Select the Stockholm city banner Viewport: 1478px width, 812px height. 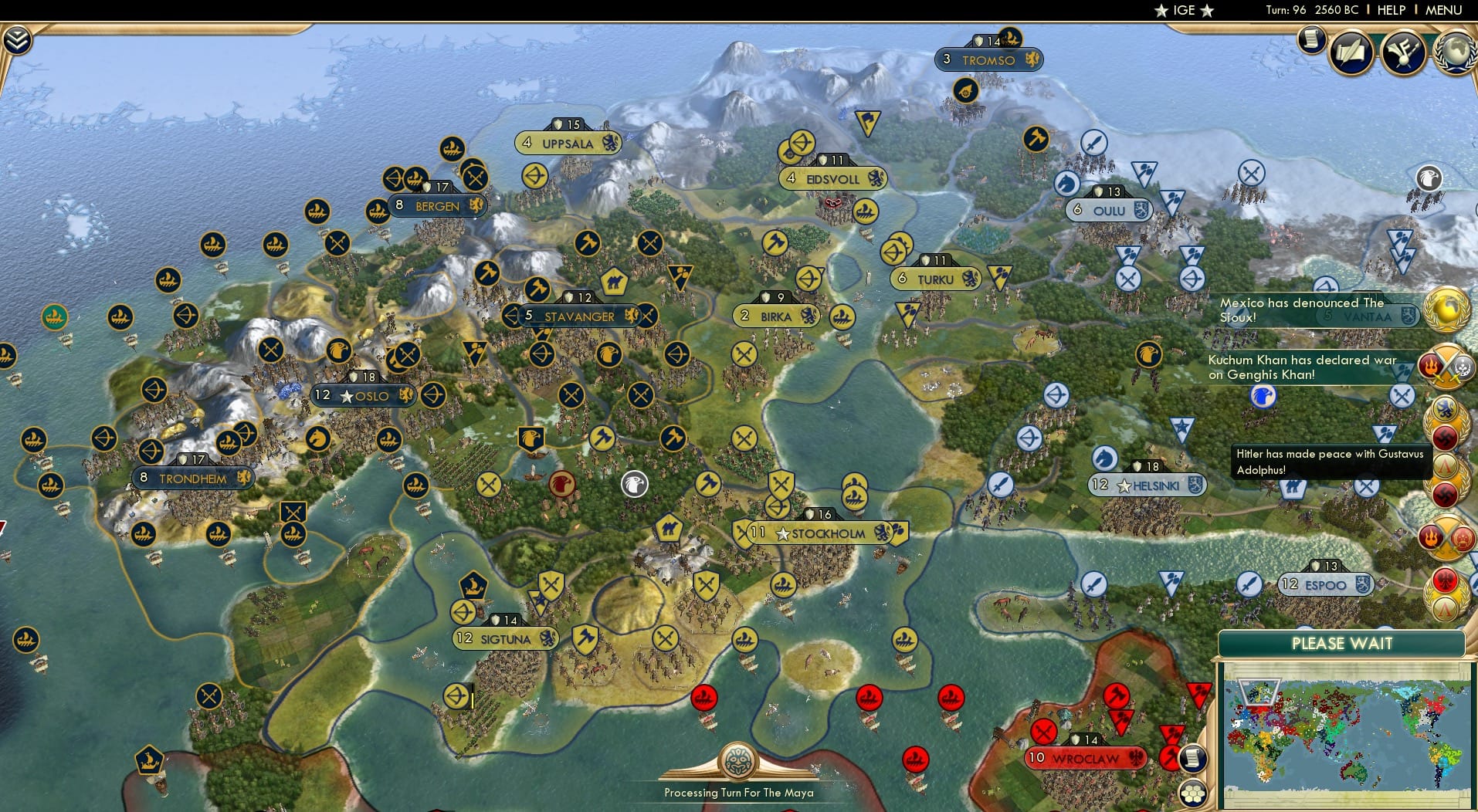822,532
